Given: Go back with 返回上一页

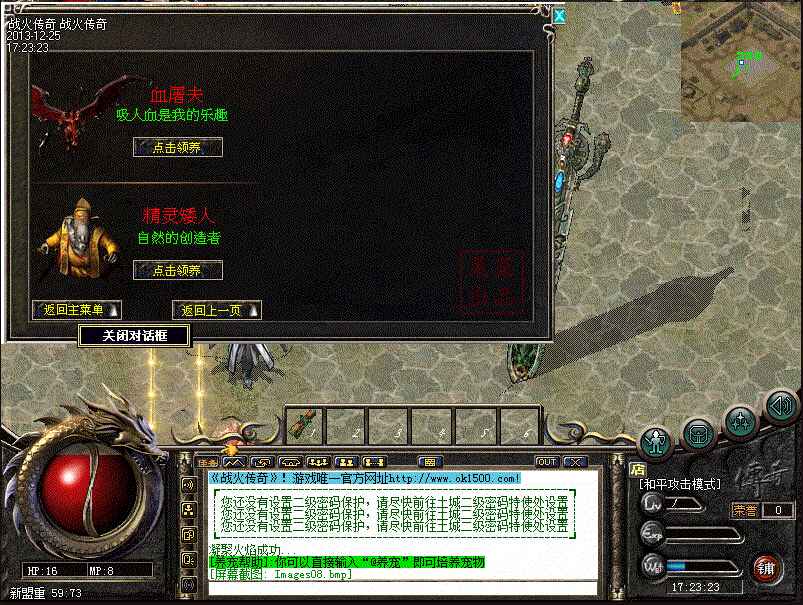Looking at the screenshot, I should (x=216, y=310).
